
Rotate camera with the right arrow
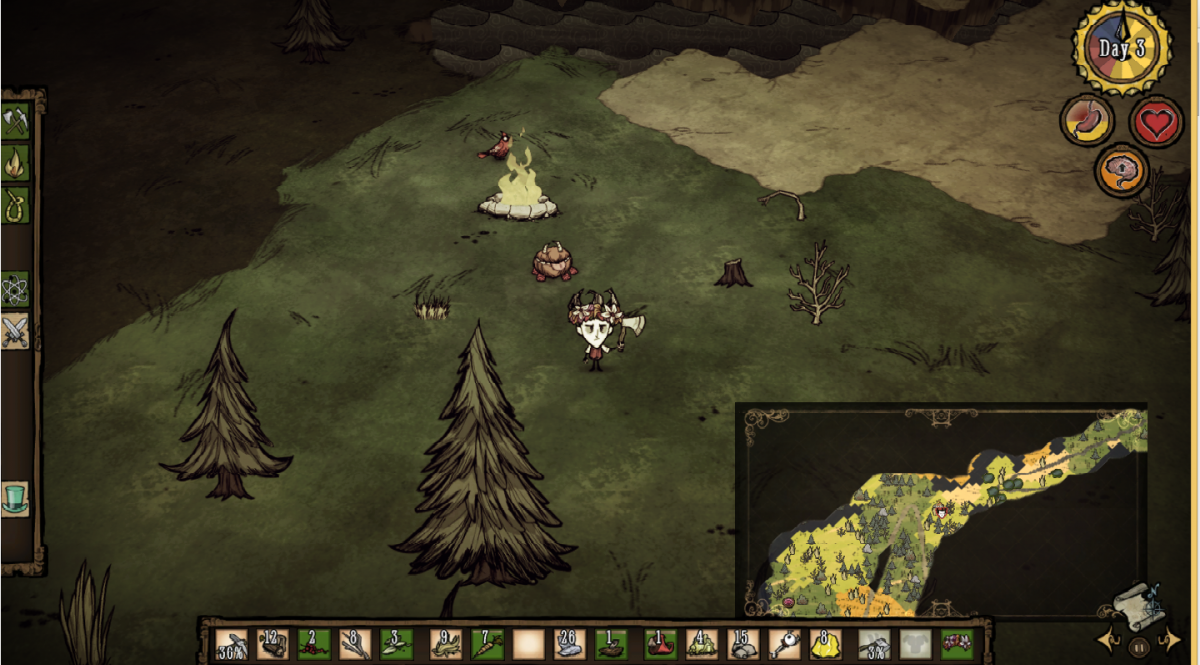tap(1166, 638)
